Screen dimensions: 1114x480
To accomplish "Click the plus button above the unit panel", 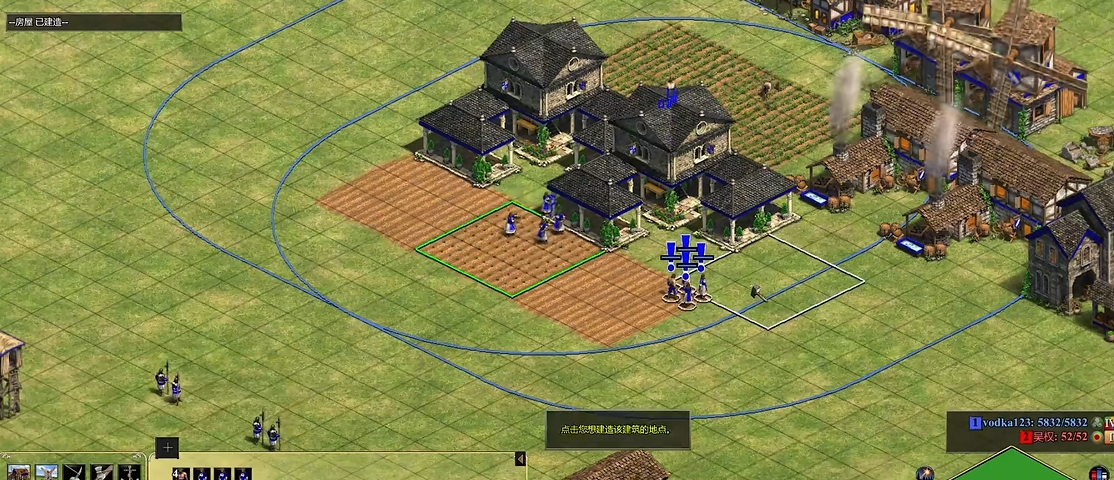I will 167,448.
